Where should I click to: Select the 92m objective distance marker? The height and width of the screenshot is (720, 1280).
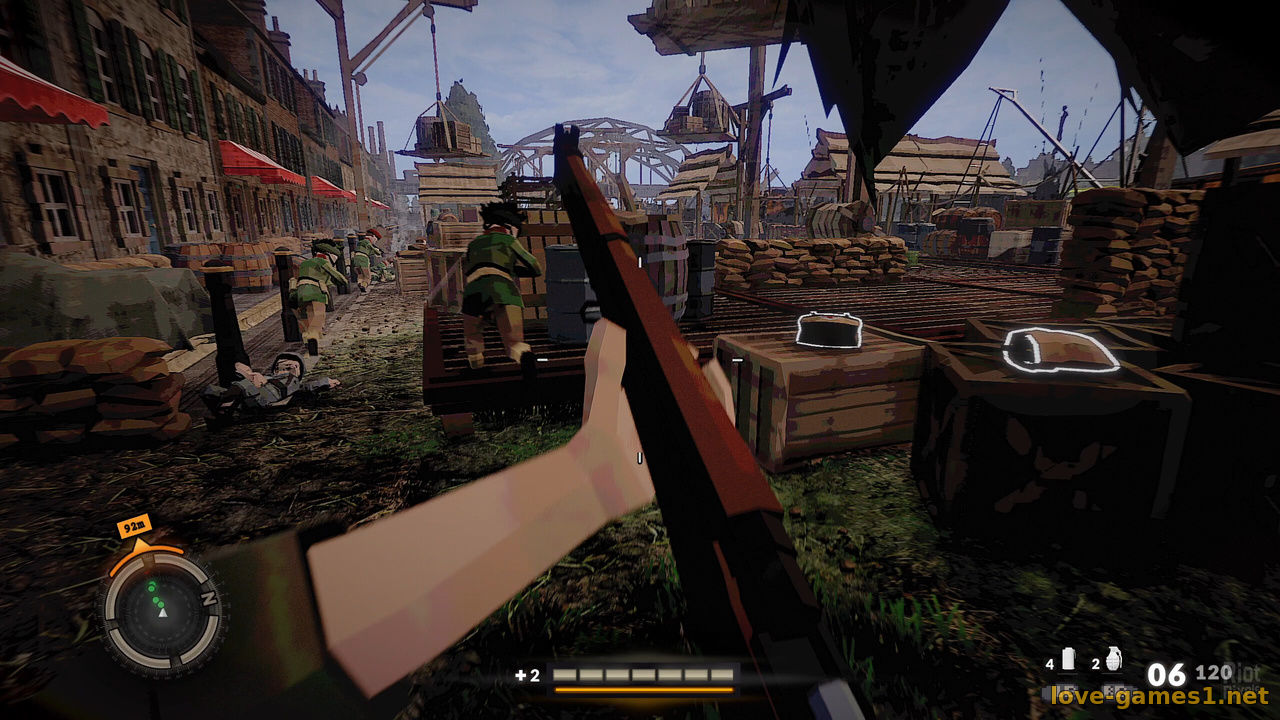pos(133,525)
